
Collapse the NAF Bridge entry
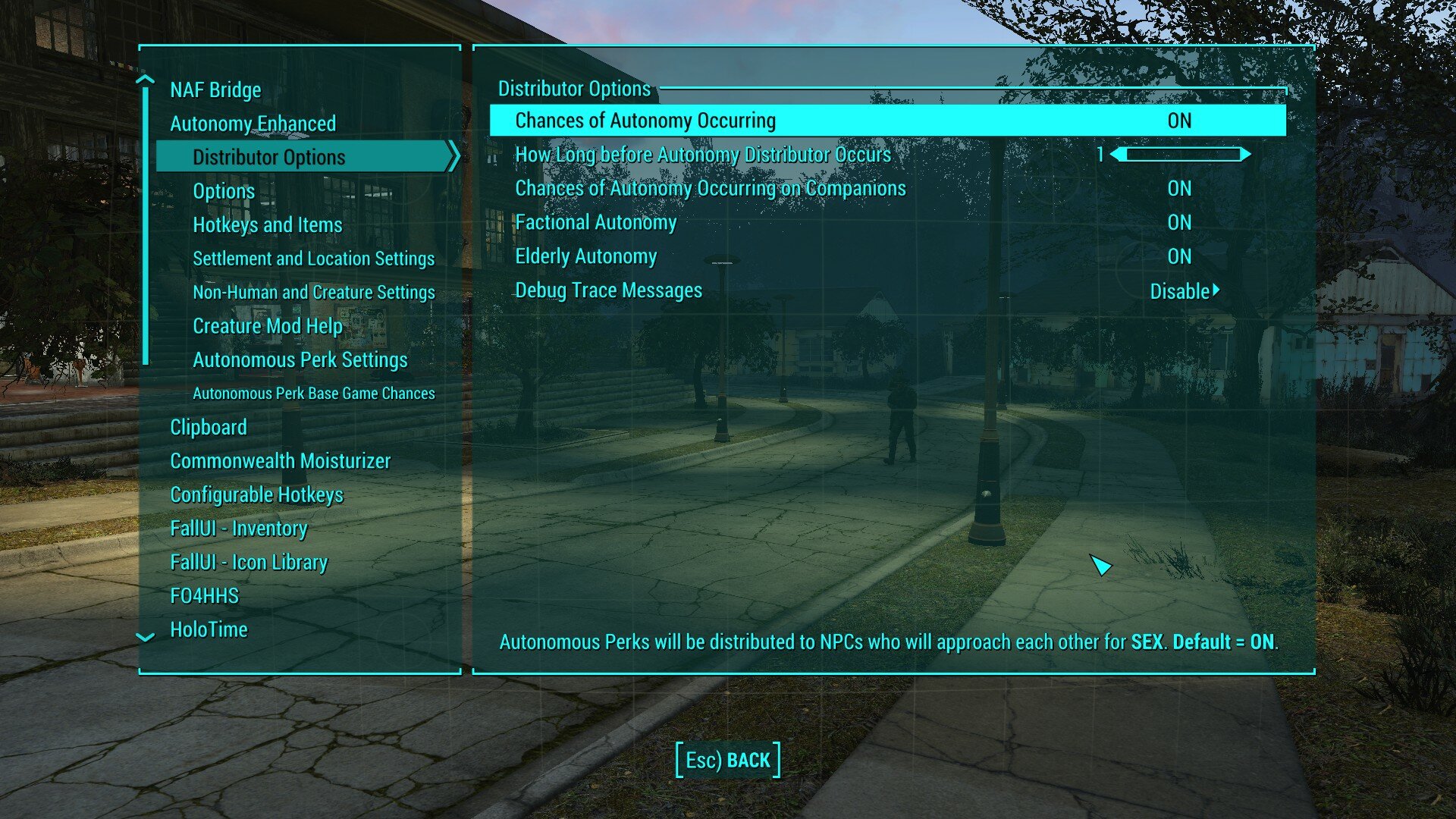click(215, 89)
